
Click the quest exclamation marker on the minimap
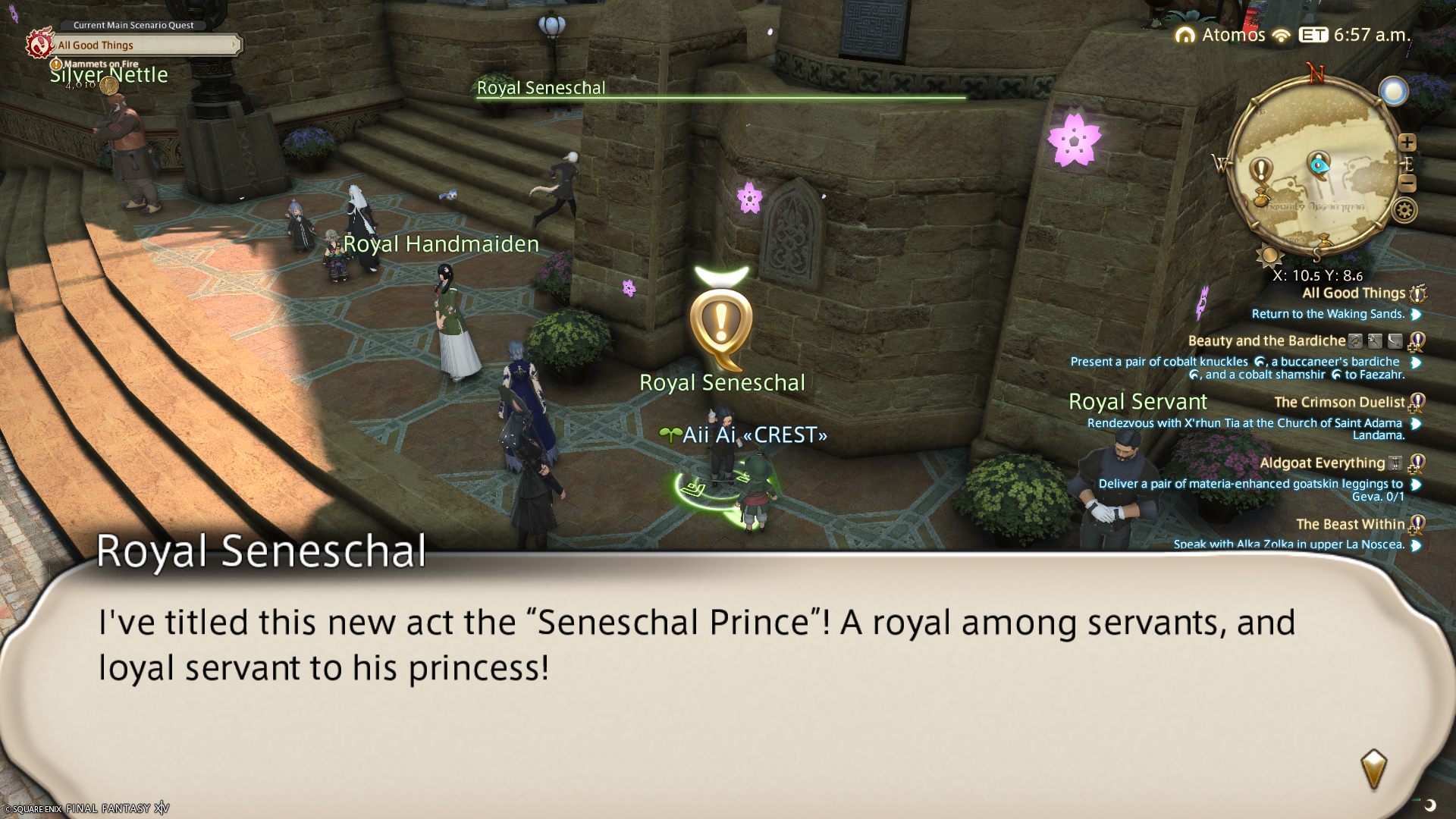click(1261, 170)
